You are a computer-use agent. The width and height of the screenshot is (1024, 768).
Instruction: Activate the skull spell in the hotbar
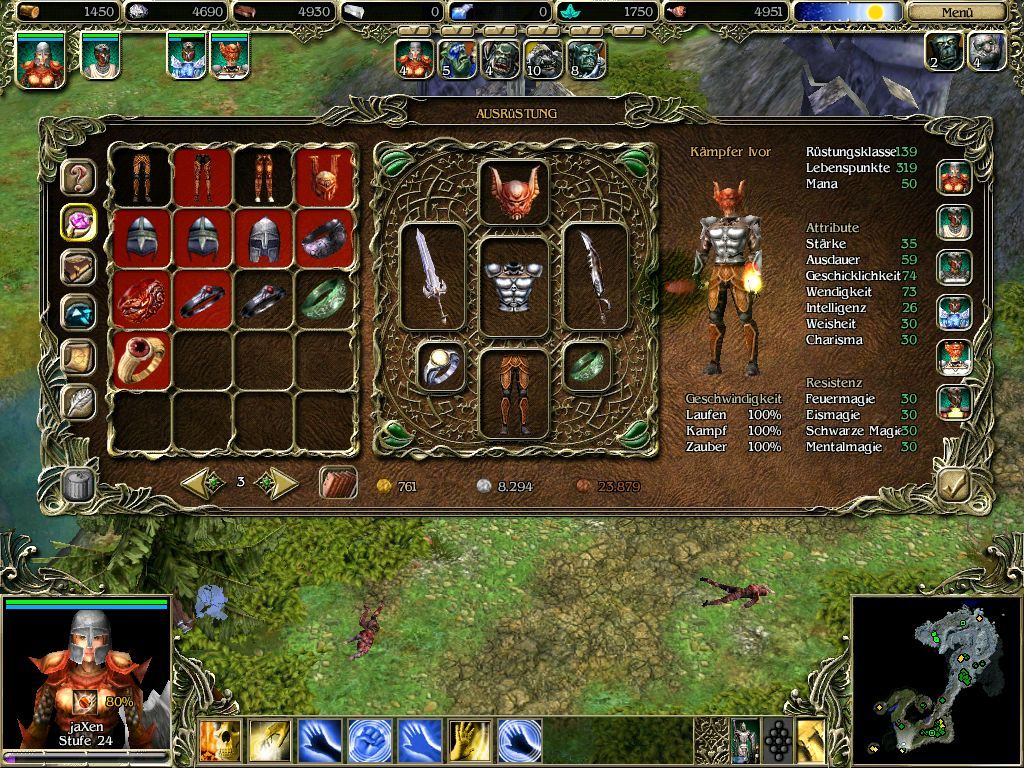click(x=221, y=742)
